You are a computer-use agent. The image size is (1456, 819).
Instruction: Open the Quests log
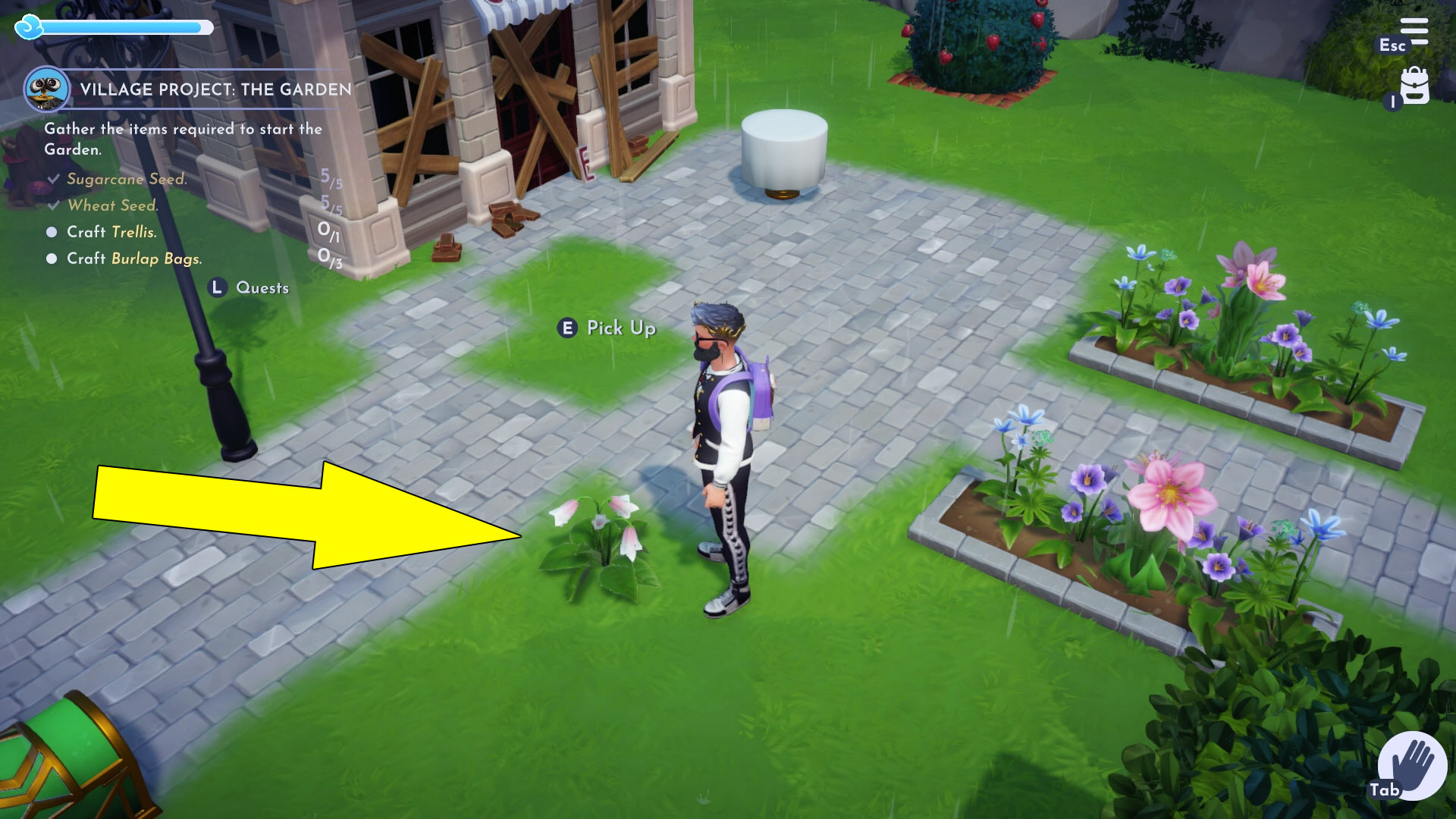pos(250,287)
